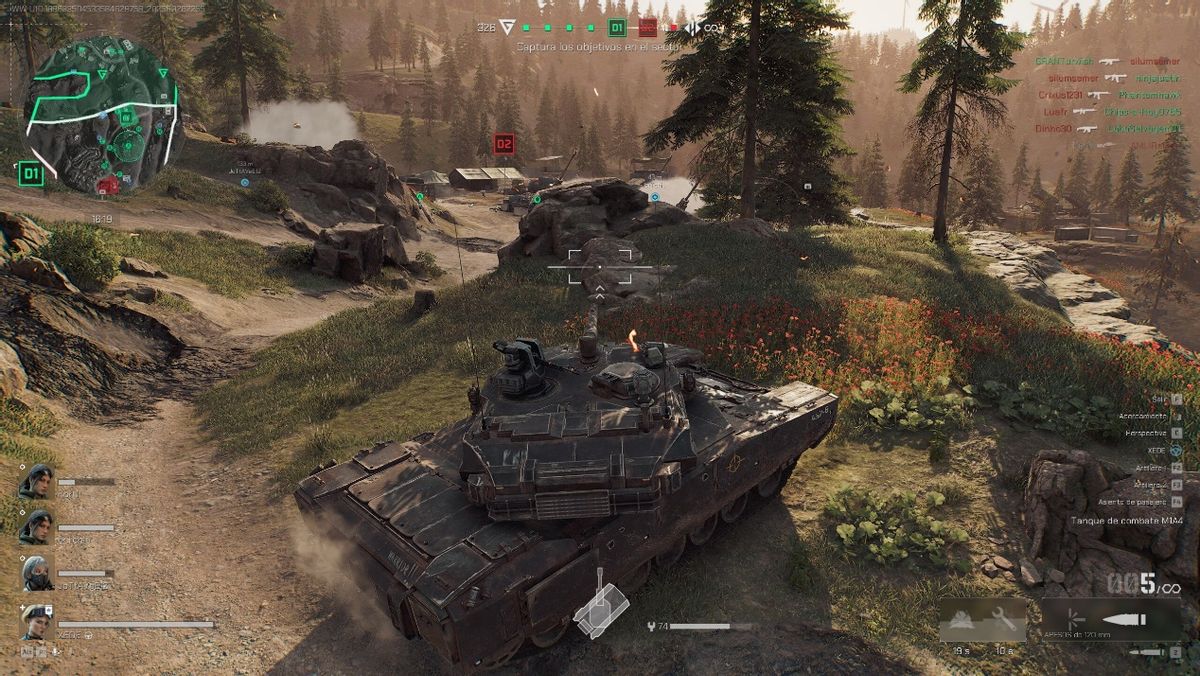1200x676 pixels.
Task: Select the 120 mm APFSDS shell weapon panel
Action: point(1111,619)
